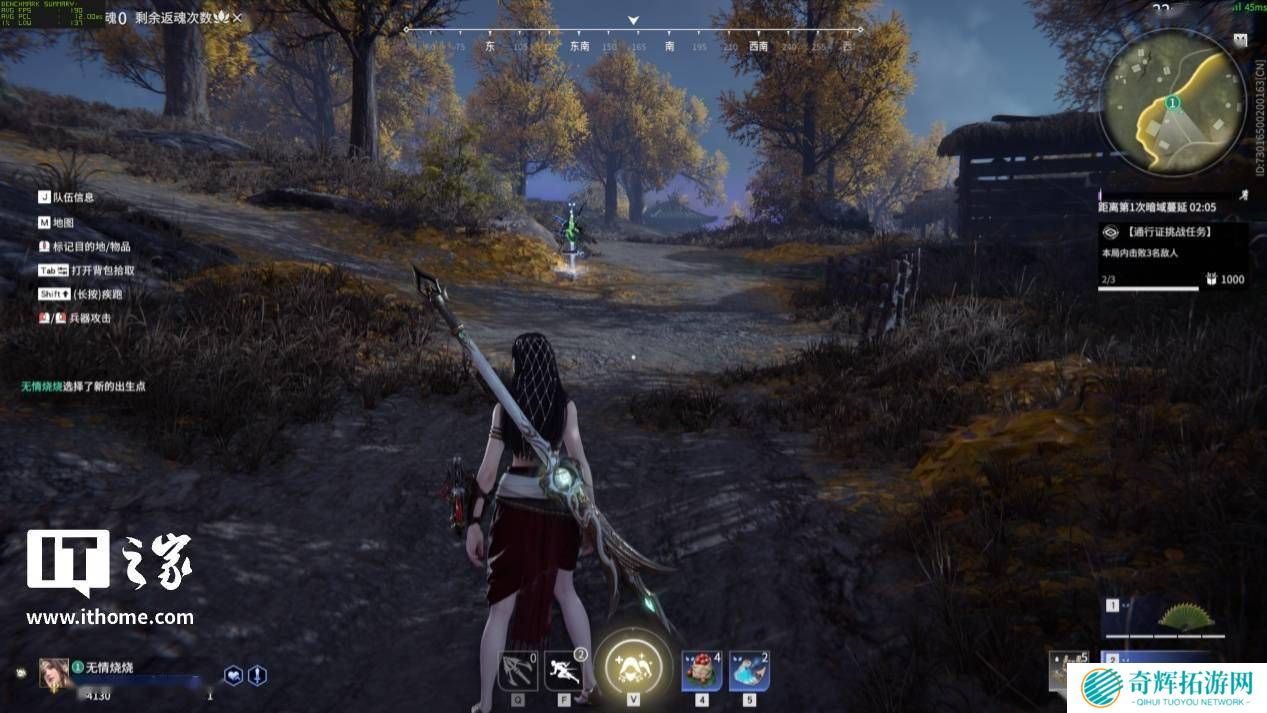1267x713 pixels.
Task: Use the red mushroom pouch item
Action: coord(701,669)
